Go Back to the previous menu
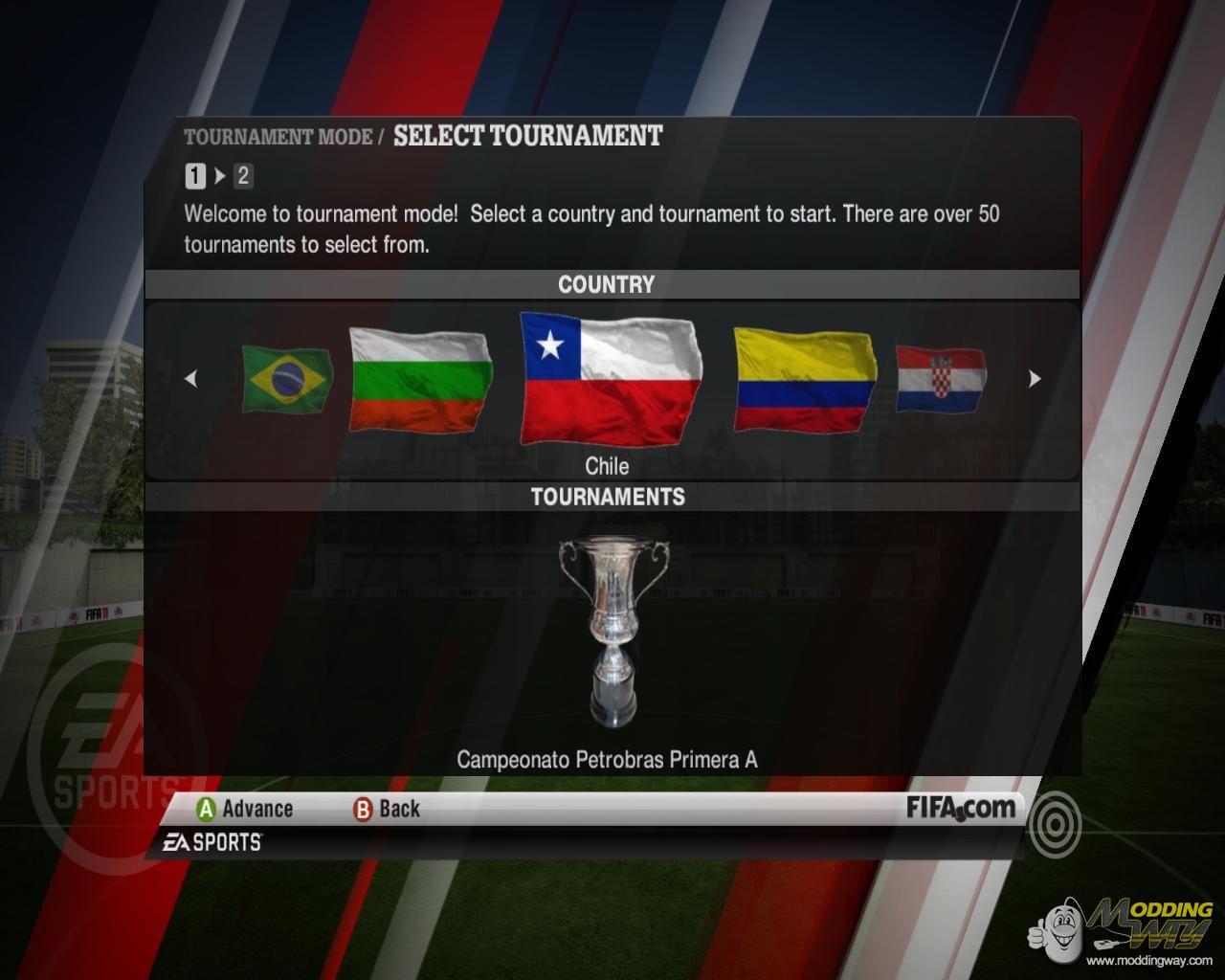 point(387,810)
